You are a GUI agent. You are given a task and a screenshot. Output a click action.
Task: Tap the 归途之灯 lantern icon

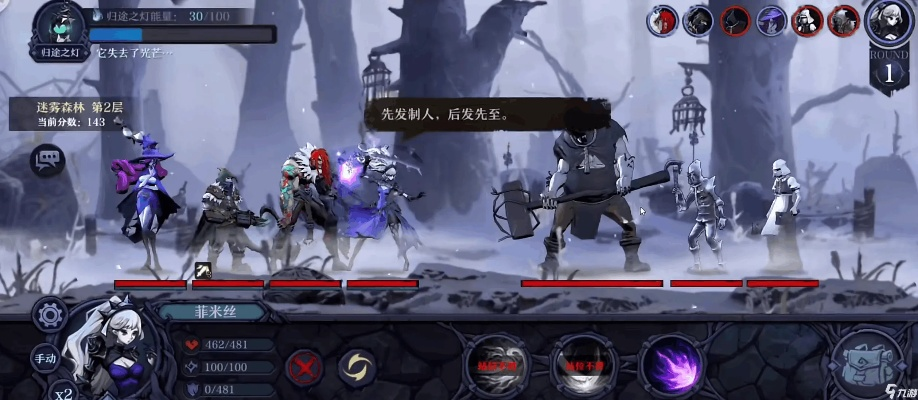point(61,25)
